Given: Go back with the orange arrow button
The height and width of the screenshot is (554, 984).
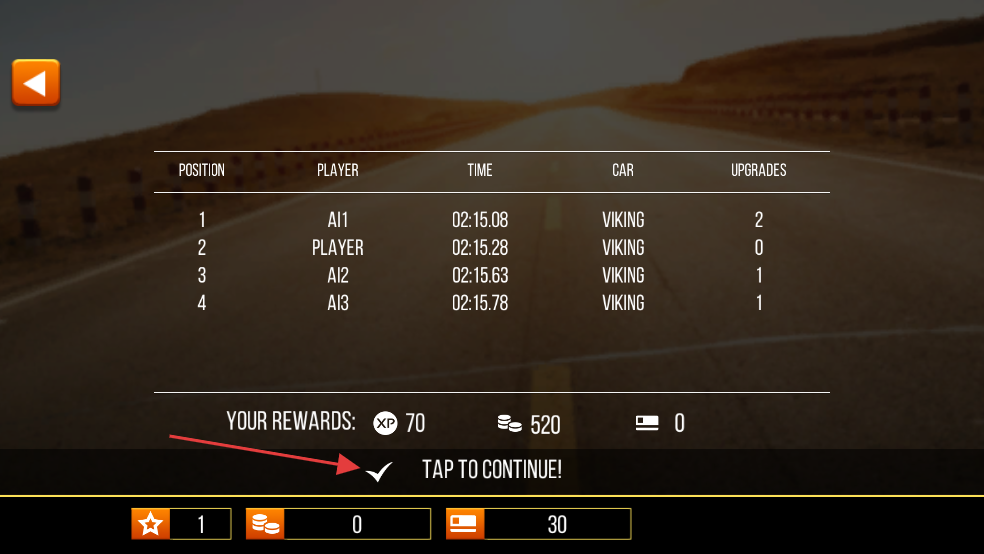Looking at the screenshot, I should point(36,83).
